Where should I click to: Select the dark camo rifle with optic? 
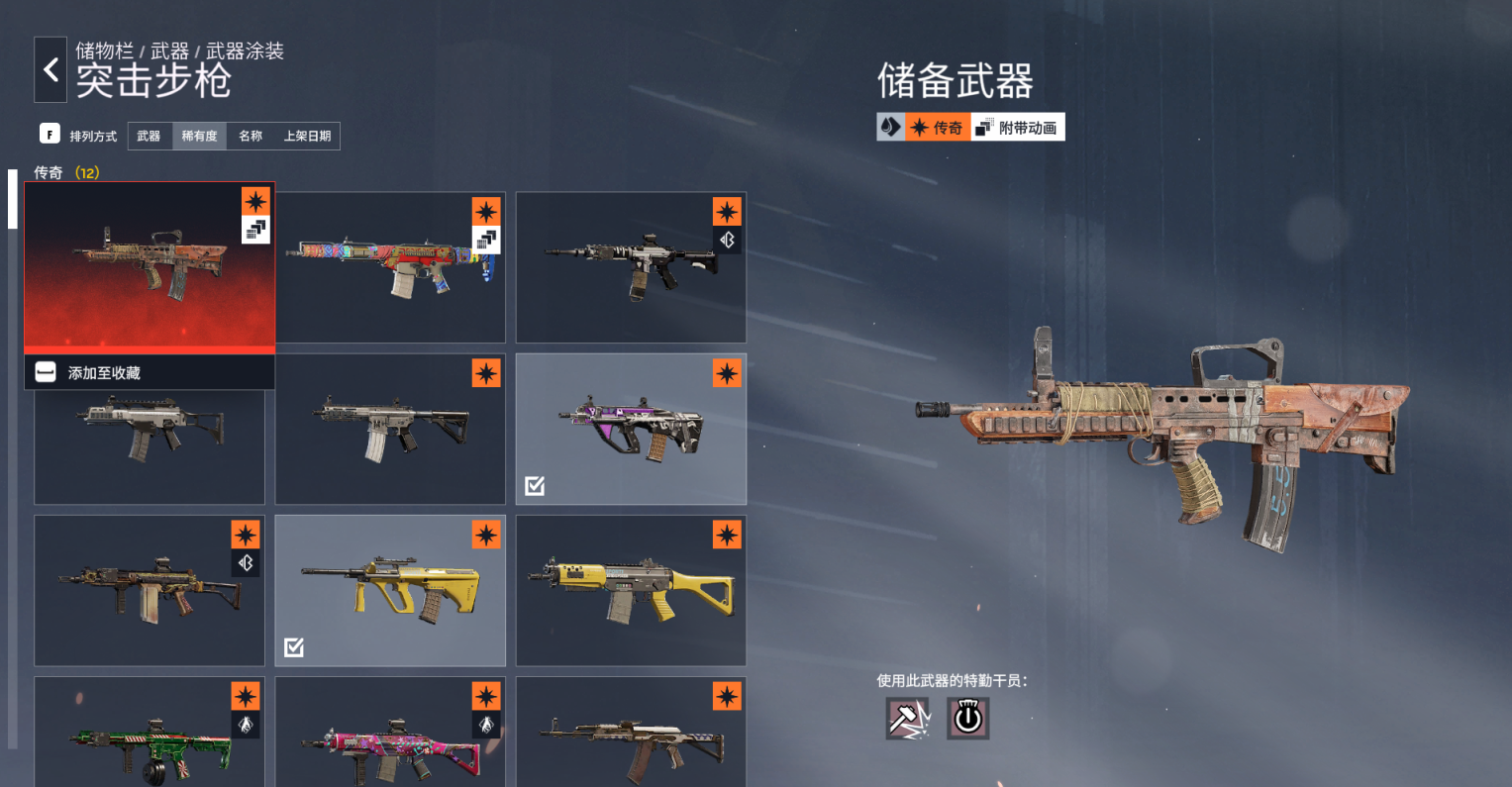click(149, 590)
